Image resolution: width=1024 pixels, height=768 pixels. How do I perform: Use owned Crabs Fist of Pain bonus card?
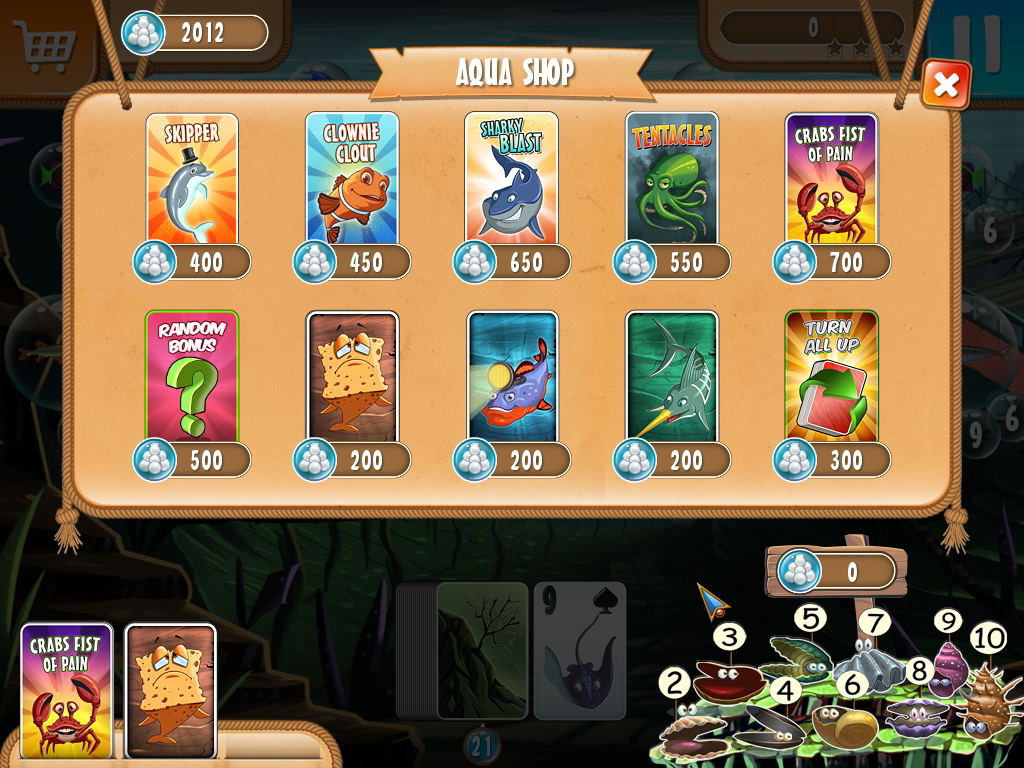(x=66, y=690)
